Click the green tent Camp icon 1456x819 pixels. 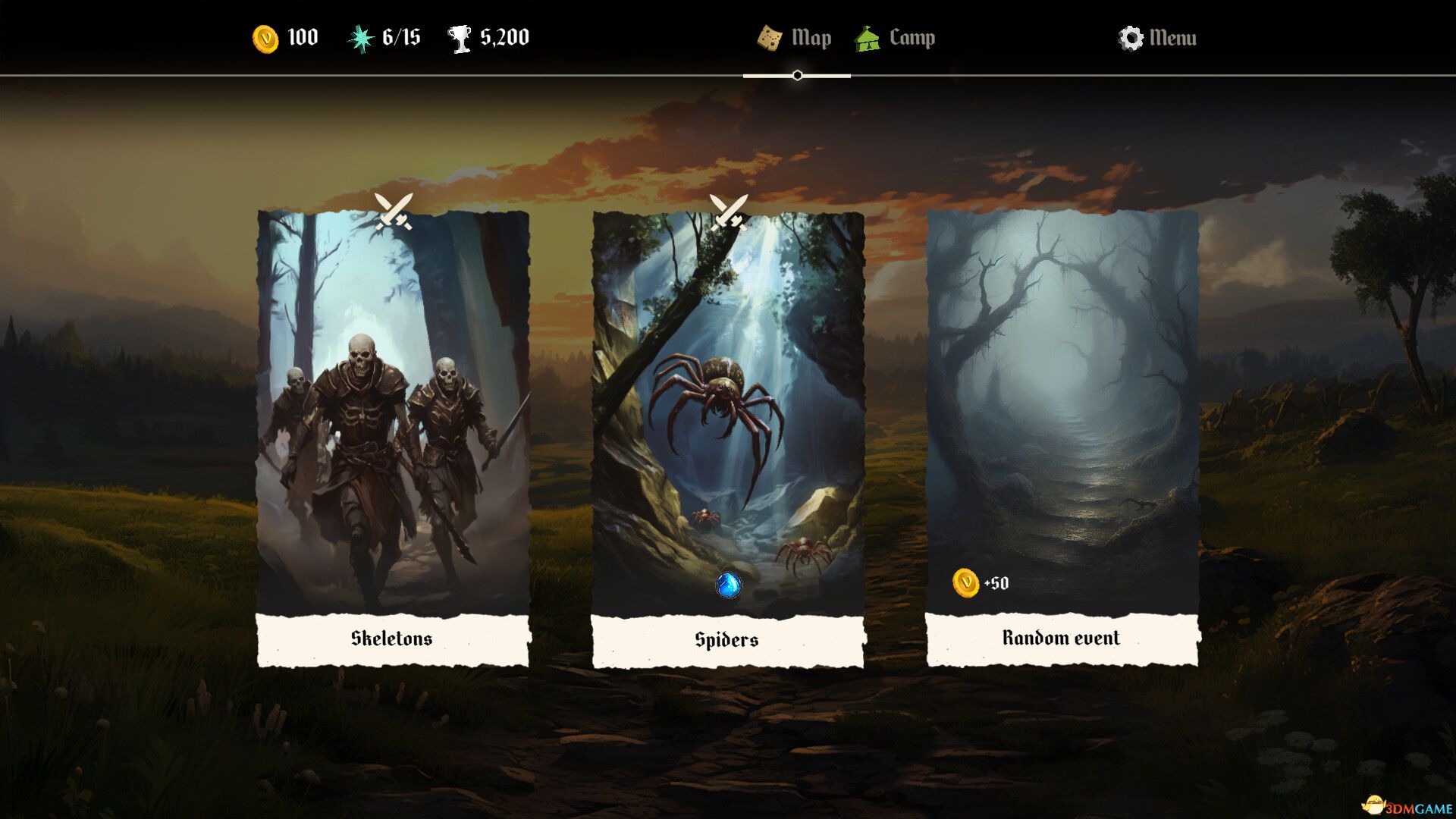tap(869, 36)
